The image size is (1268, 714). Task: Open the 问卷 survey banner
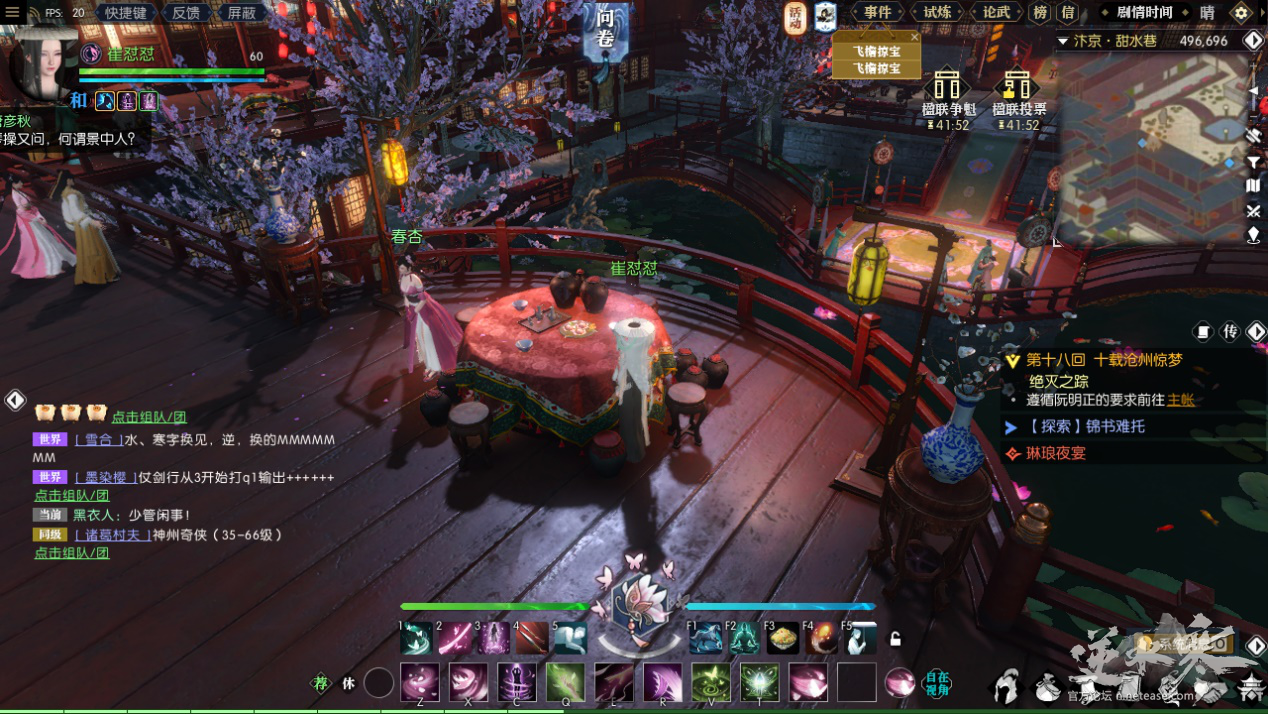(x=606, y=30)
